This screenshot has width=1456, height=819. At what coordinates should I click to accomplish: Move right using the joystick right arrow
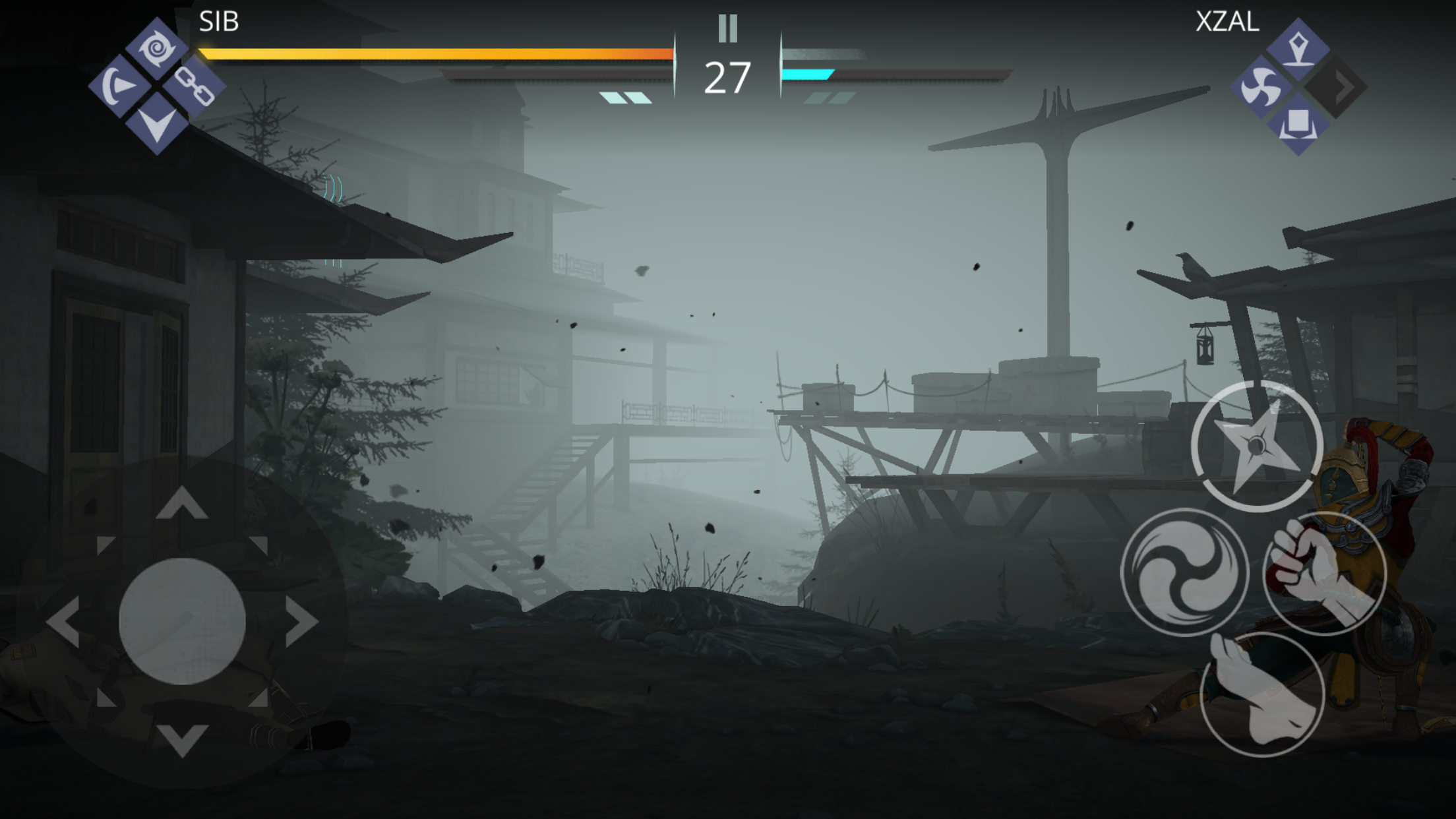click(x=303, y=621)
